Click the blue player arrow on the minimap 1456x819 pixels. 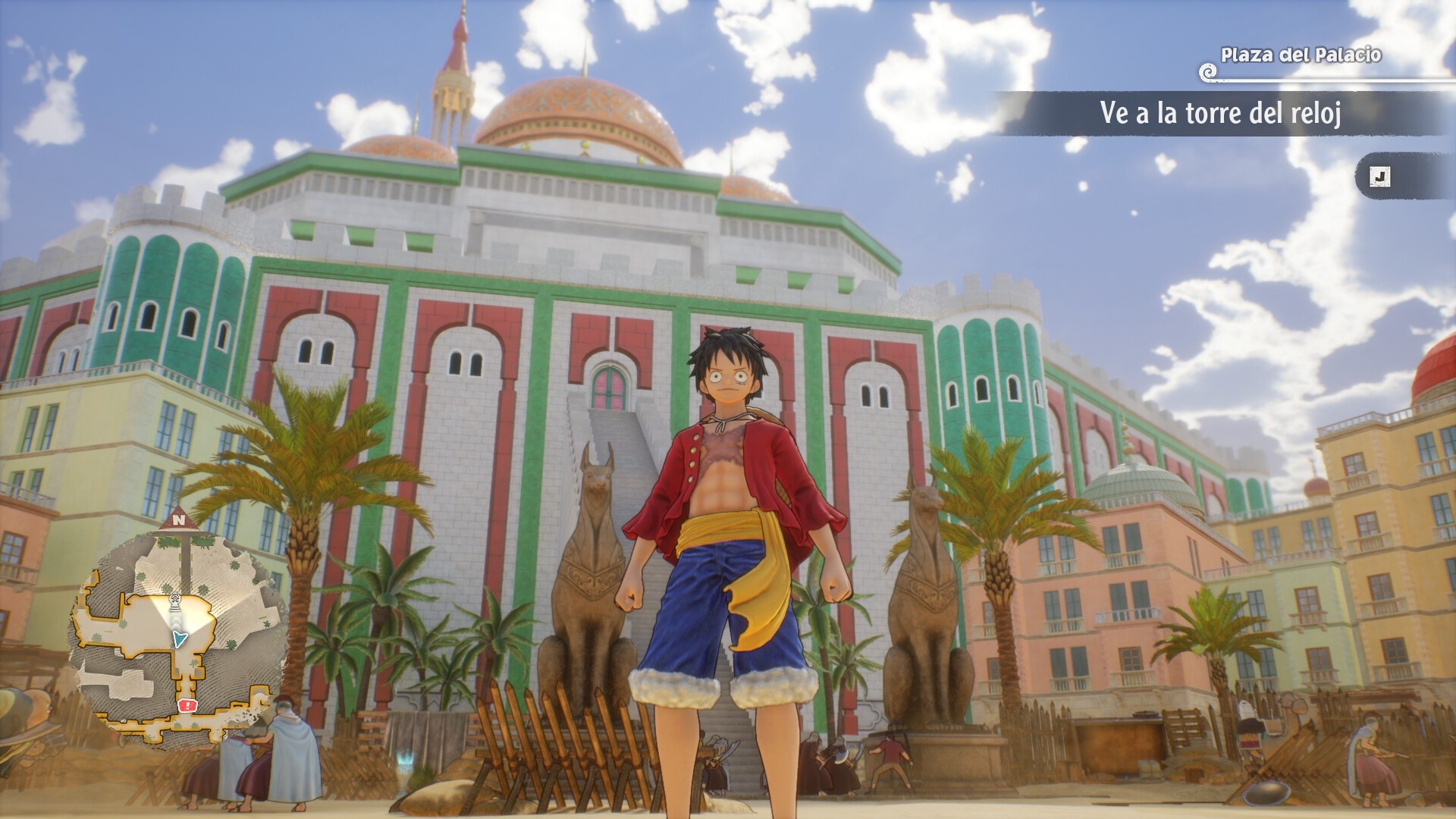point(178,638)
